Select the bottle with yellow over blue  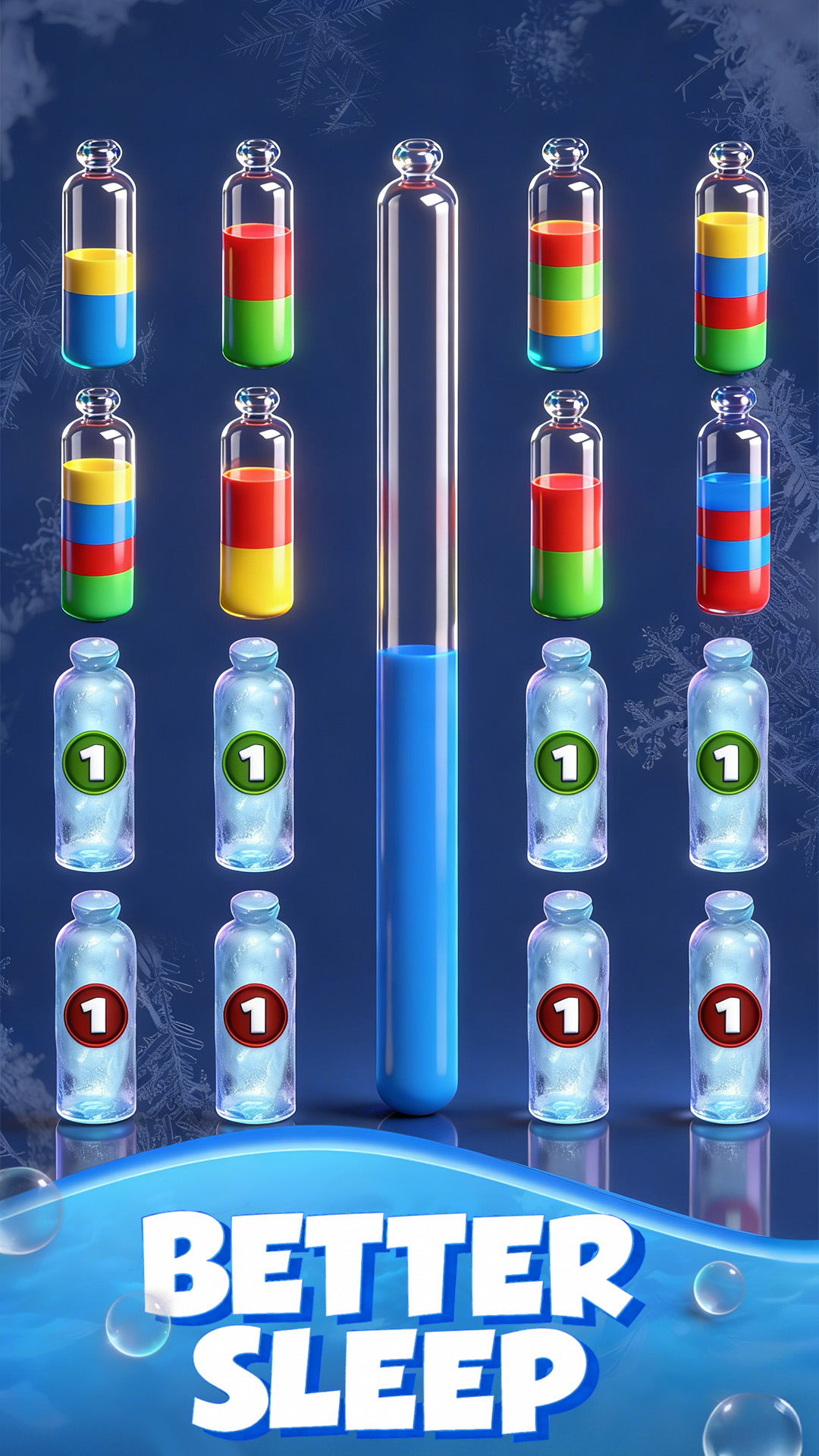(x=99, y=258)
